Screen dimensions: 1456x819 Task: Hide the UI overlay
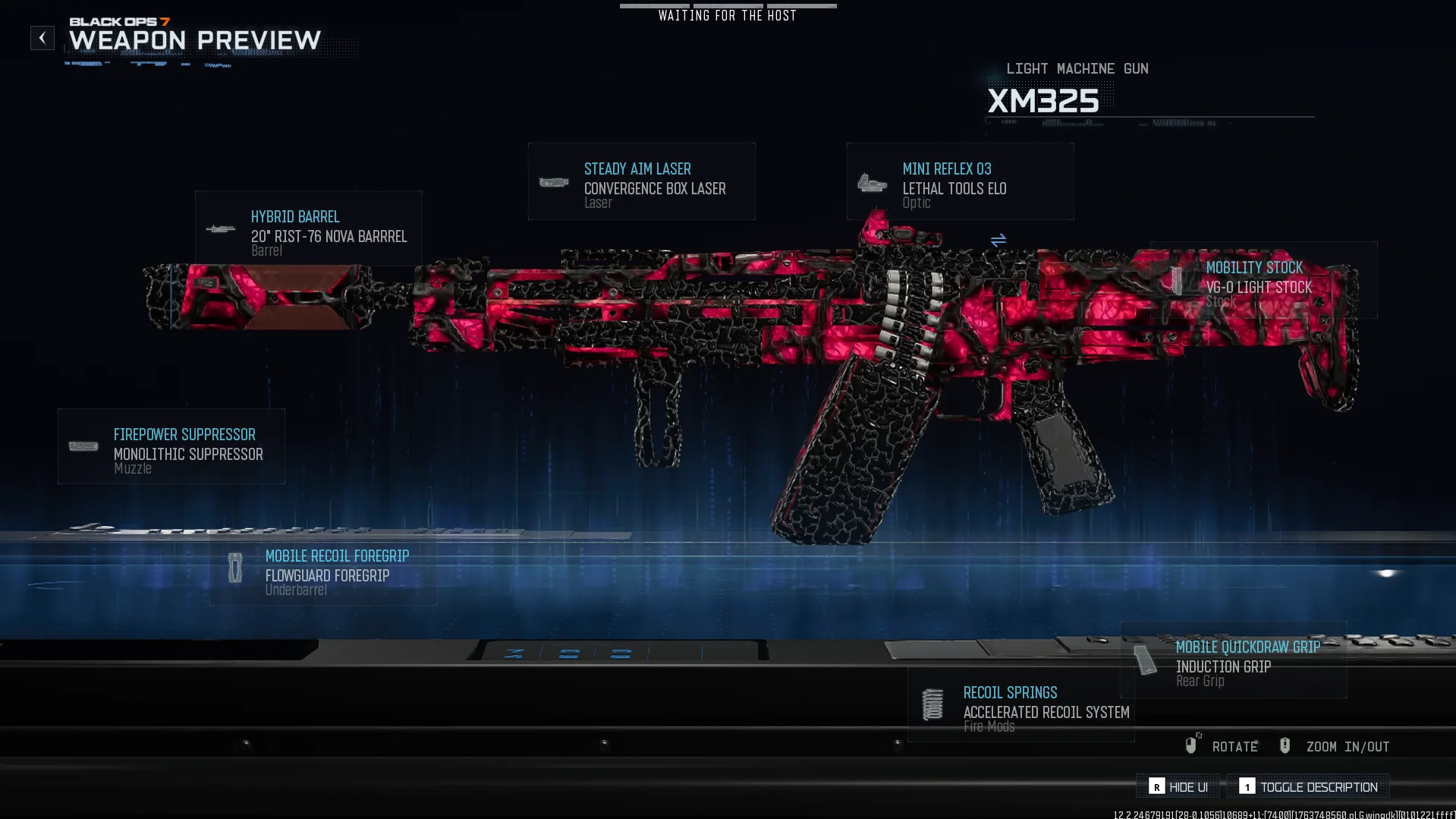(1178, 787)
